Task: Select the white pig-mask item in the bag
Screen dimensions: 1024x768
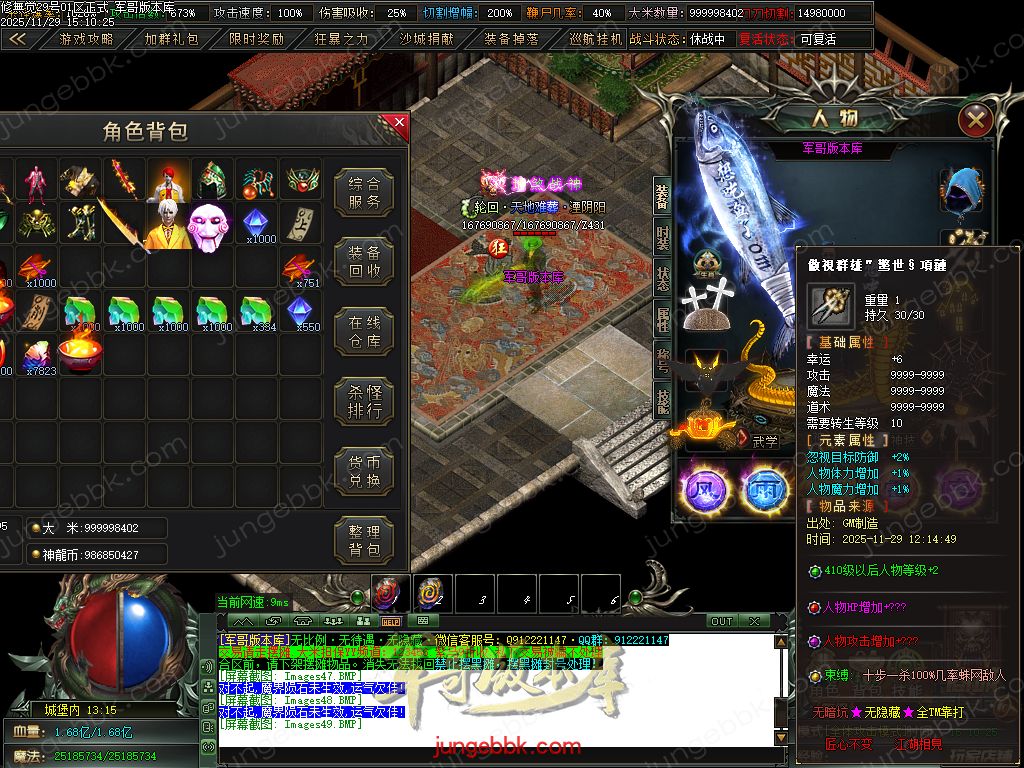Action: point(210,225)
